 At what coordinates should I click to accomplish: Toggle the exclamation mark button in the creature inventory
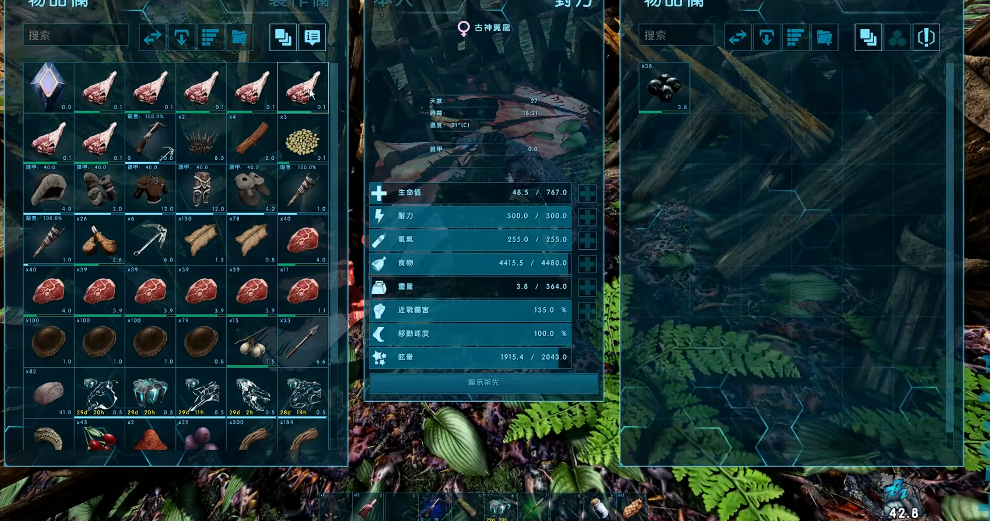coord(926,38)
